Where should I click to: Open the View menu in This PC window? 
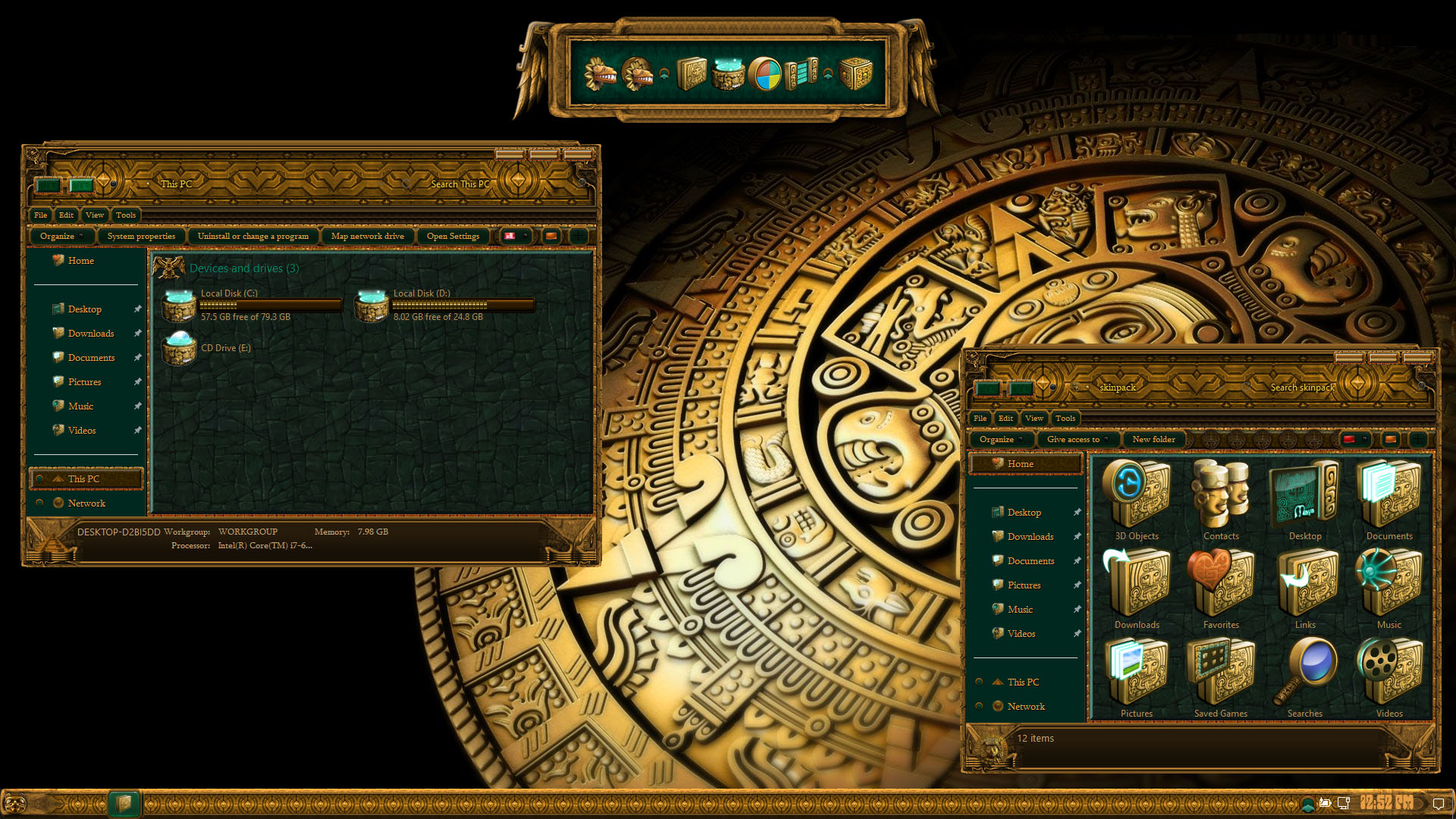[x=94, y=215]
